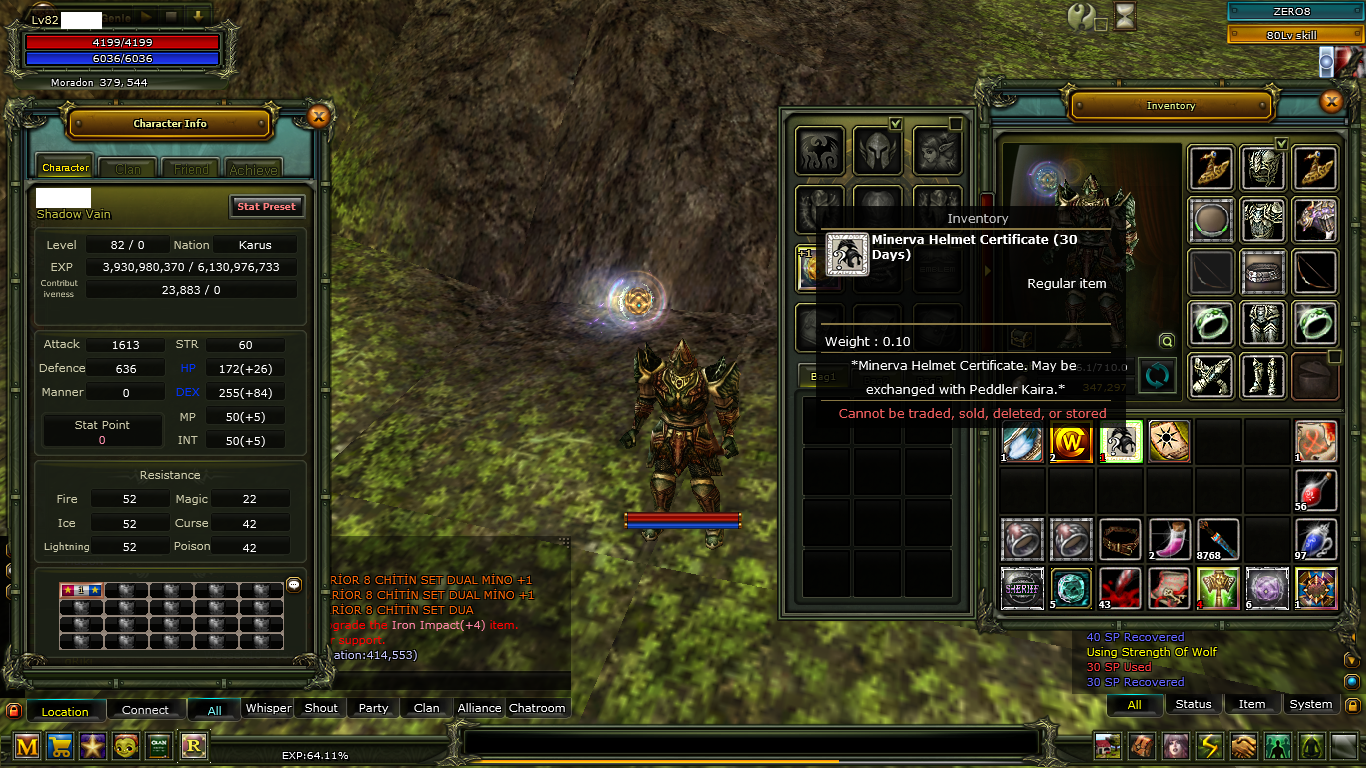Switch chat to the Whisper channel
Screen dimensions: 1366x768
268,708
